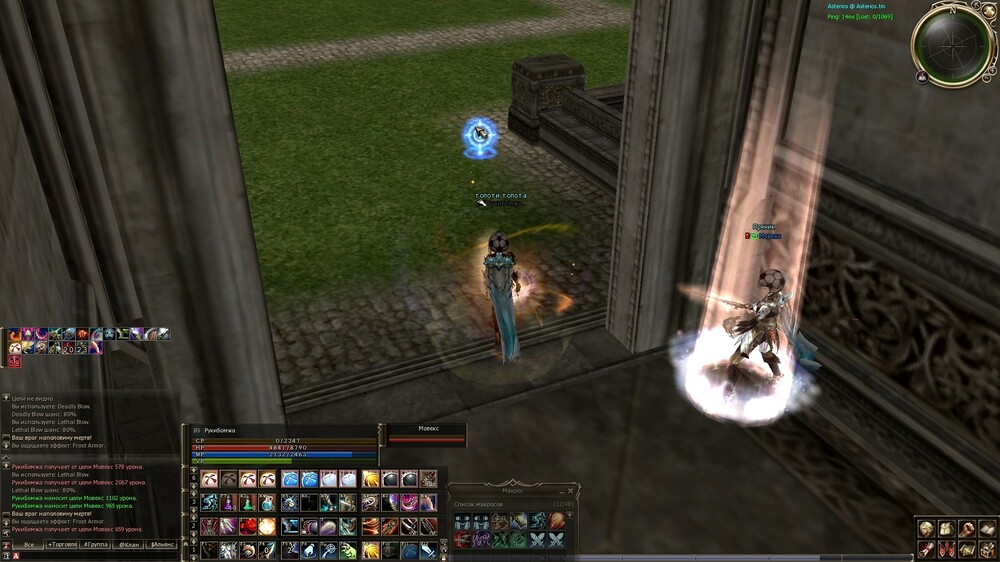
Task: Use the crossed swords macro icon
Action: tap(538, 539)
